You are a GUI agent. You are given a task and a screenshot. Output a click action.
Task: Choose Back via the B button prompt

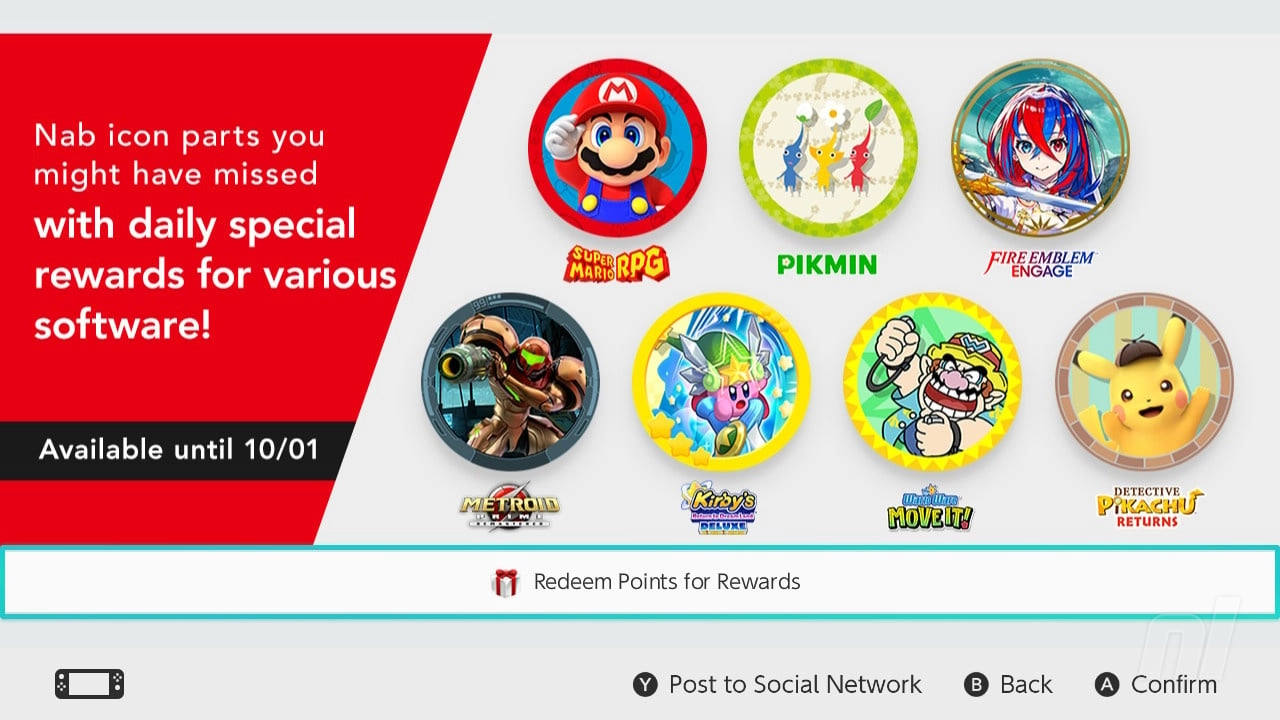[x=1008, y=685]
